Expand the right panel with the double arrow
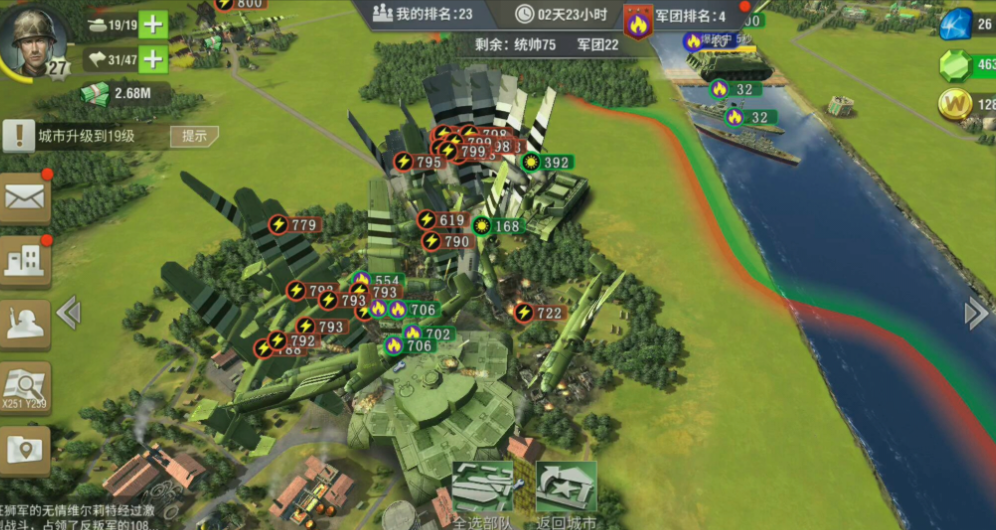996x530 pixels. click(x=976, y=313)
